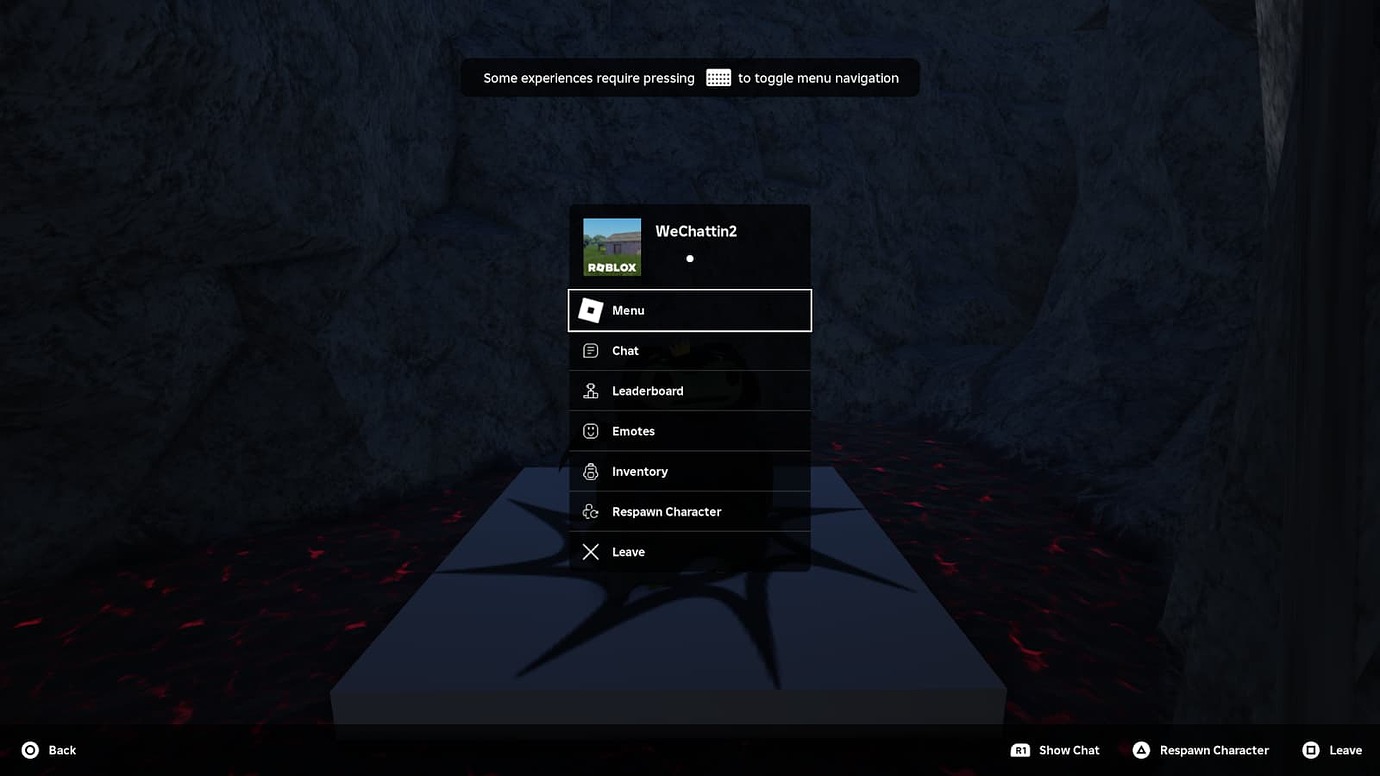Choose Leave in the menu list

(x=689, y=552)
